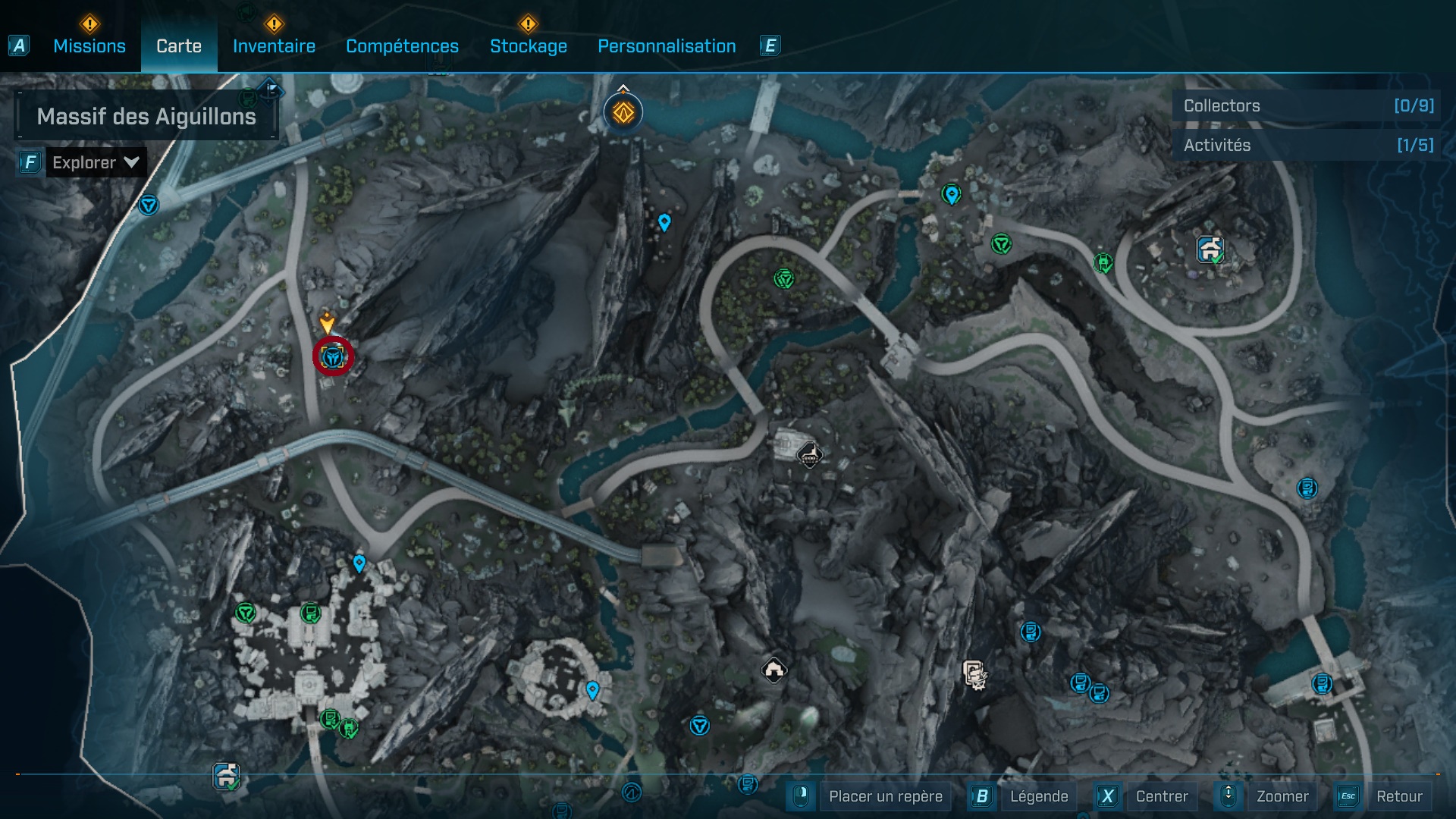Viewport: 1456px width, 819px height.
Task: Expand the Explorer filter chevron
Action: click(130, 162)
